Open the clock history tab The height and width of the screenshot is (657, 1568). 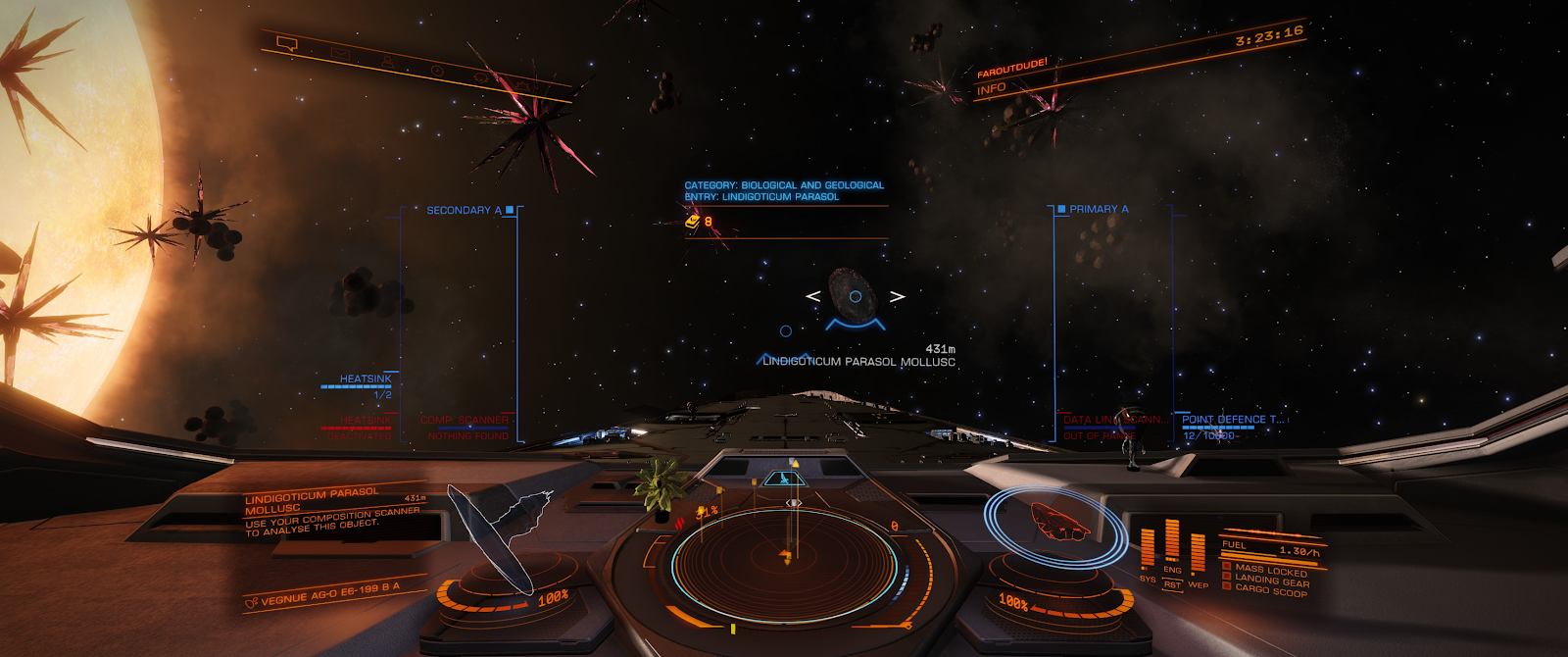coord(436,71)
